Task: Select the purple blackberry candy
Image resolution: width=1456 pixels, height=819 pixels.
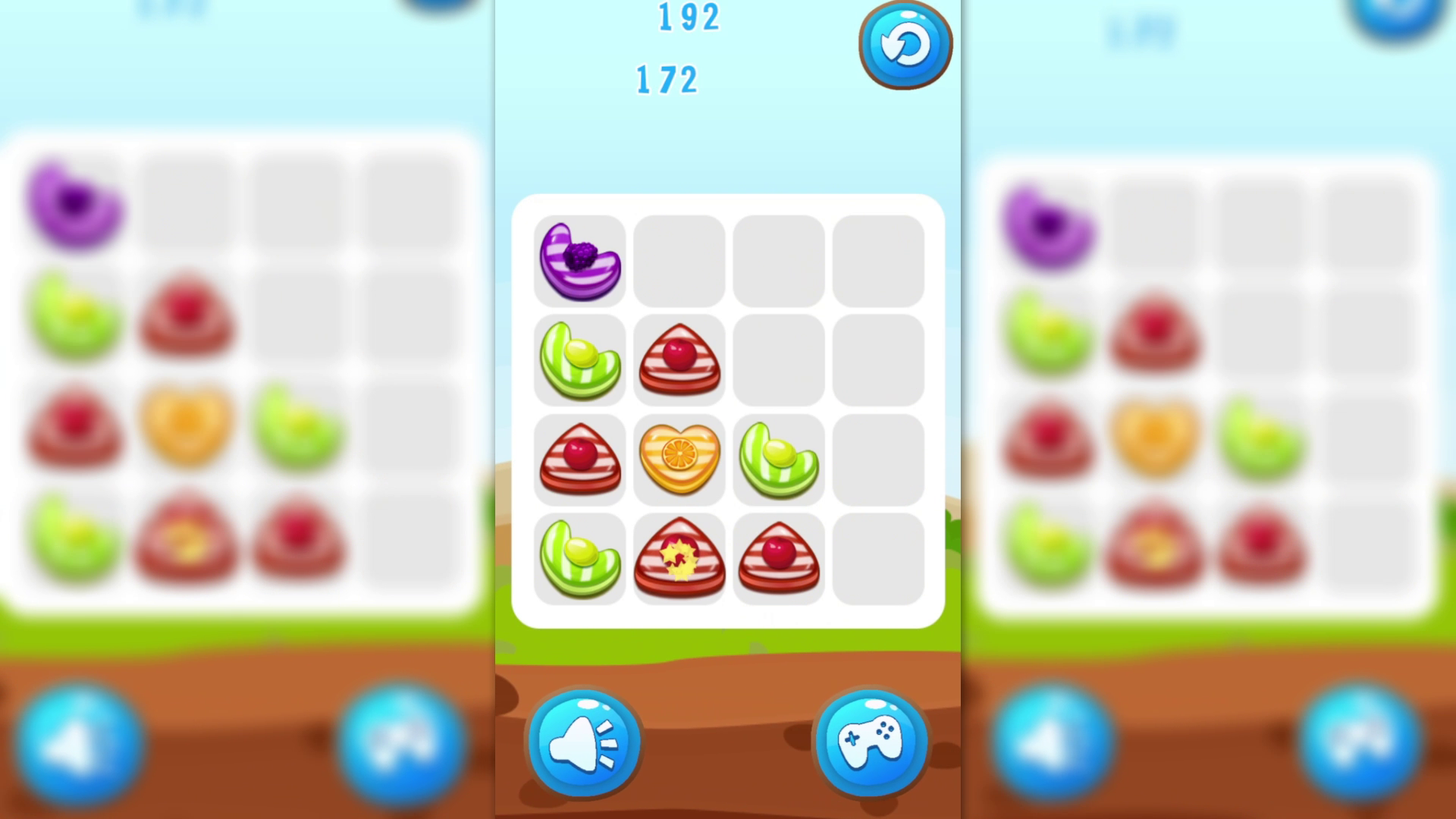Action: (x=579, y=262)
